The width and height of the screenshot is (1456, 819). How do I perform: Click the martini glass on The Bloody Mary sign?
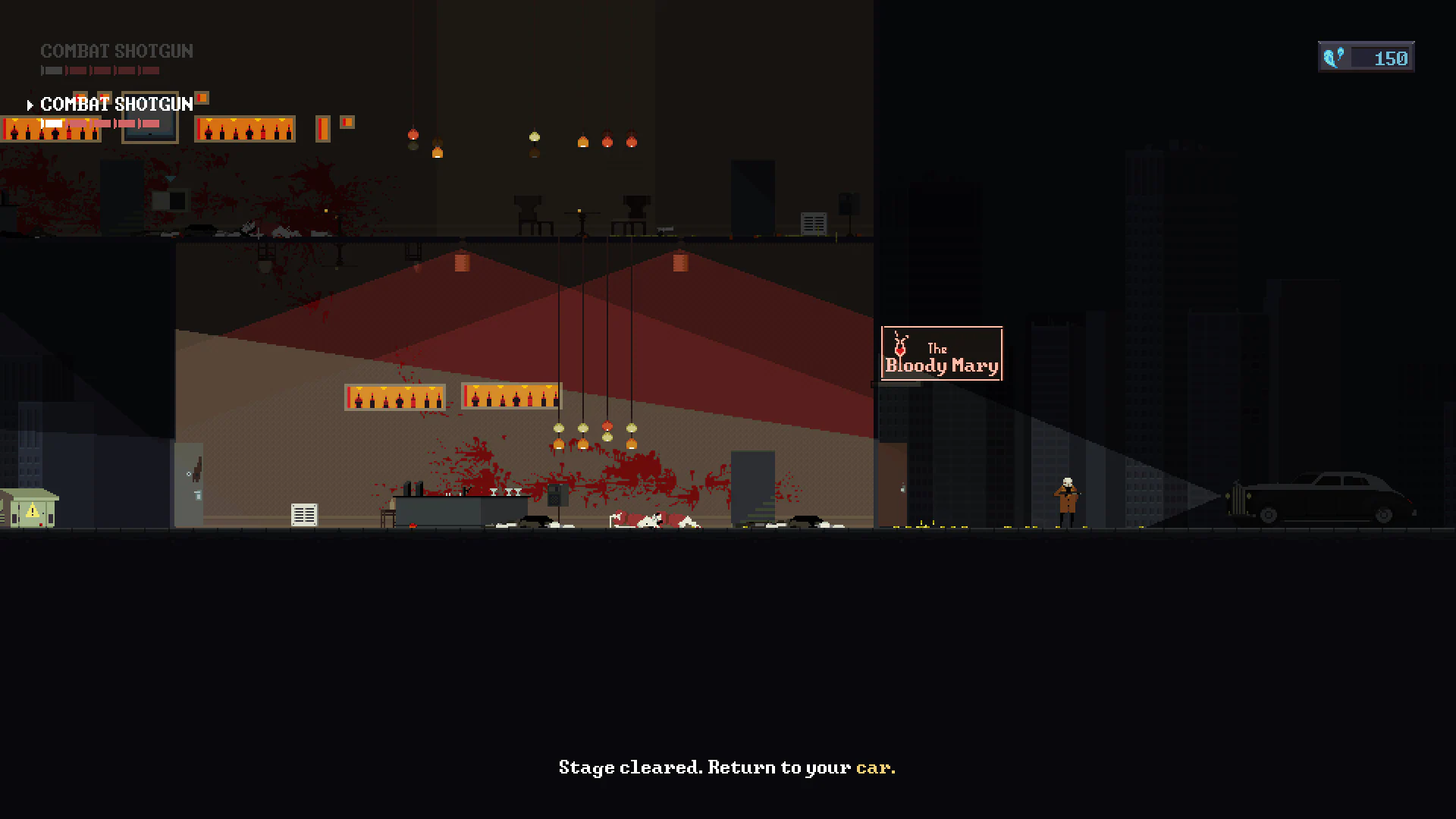(899, 350)
